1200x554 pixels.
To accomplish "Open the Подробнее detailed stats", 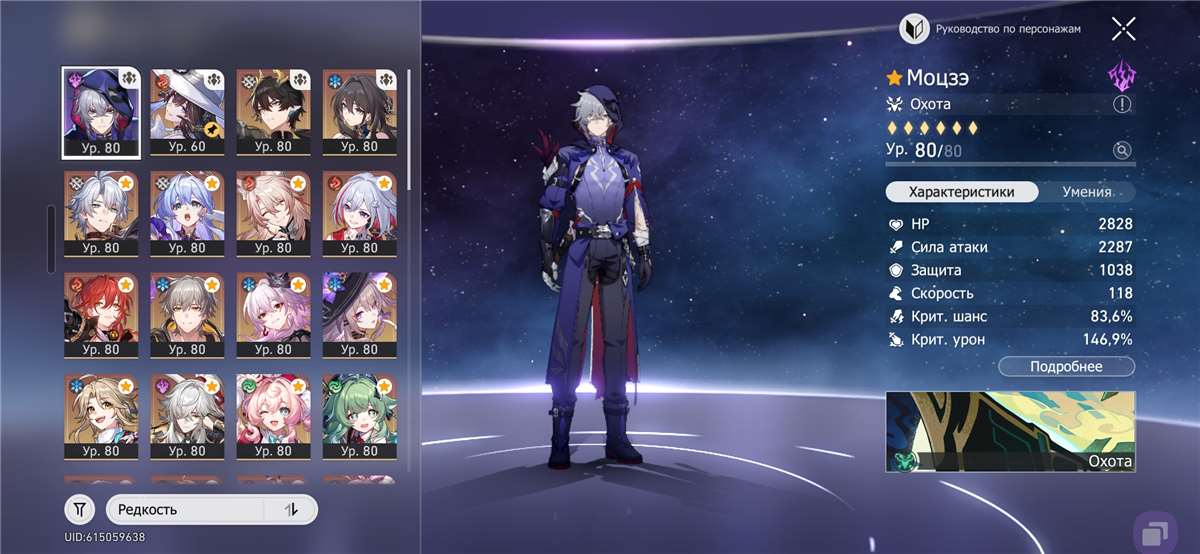I will tap(1066, 367).
